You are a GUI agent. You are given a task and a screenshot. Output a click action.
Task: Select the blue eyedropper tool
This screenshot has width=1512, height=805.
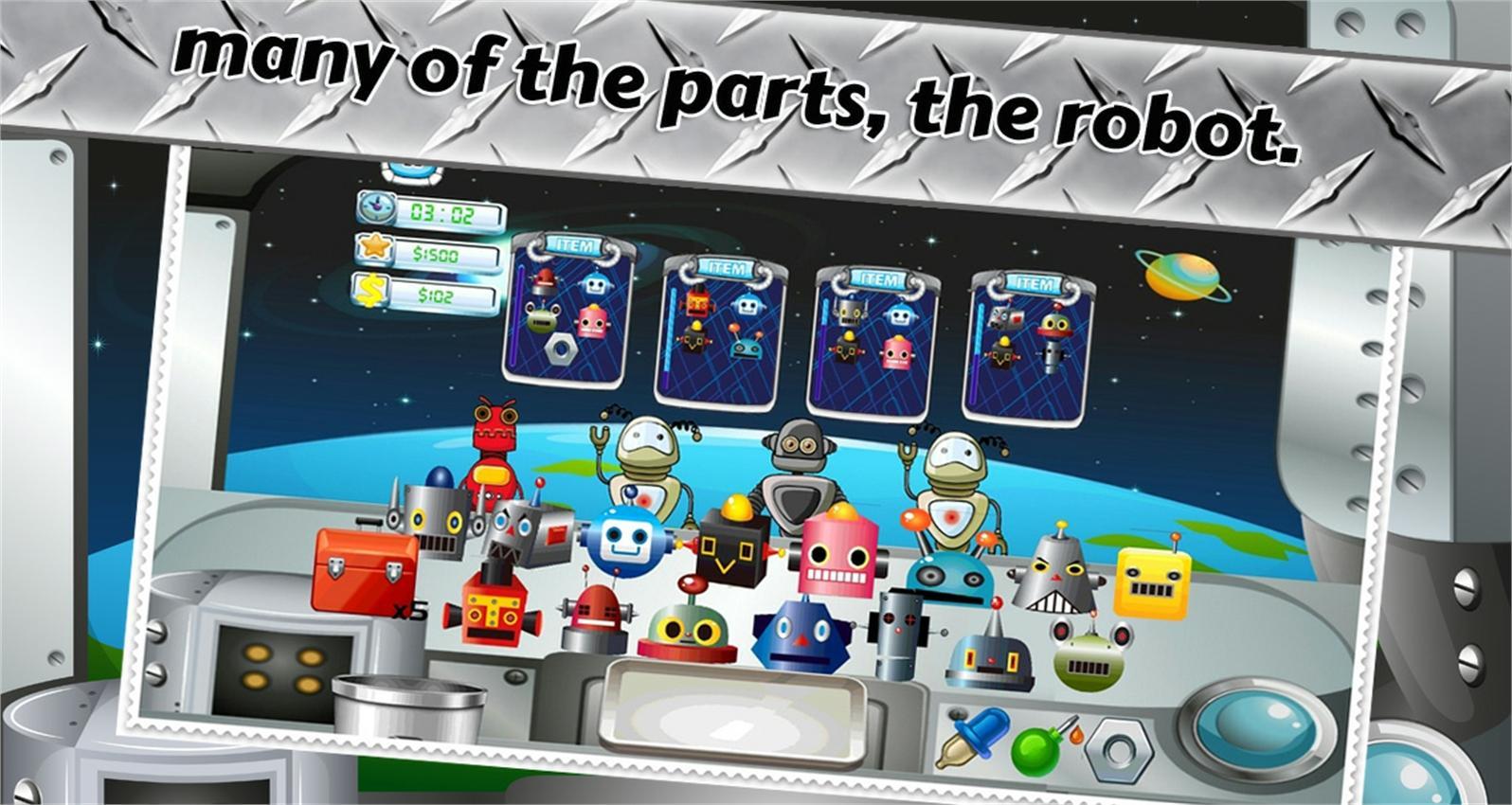tap(977, 736)
